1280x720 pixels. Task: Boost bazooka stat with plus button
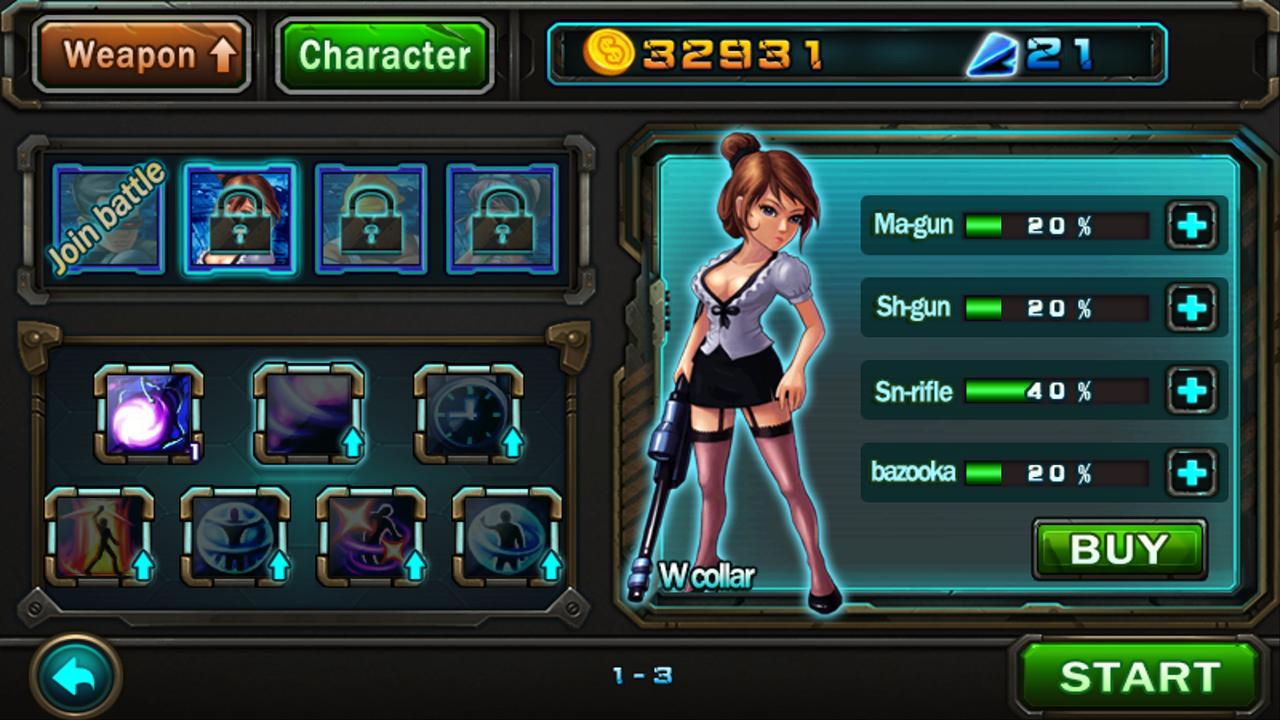tap(1191, 472)
